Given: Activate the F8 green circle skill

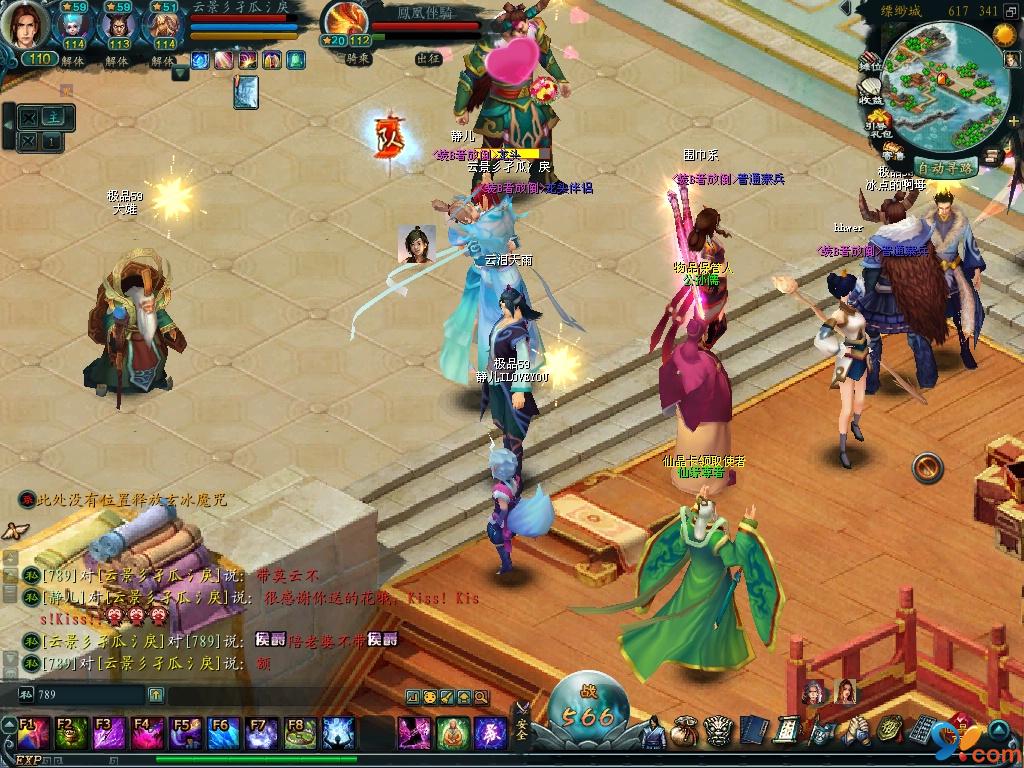Looking at the screenshot, I should [x=300, y=733].
